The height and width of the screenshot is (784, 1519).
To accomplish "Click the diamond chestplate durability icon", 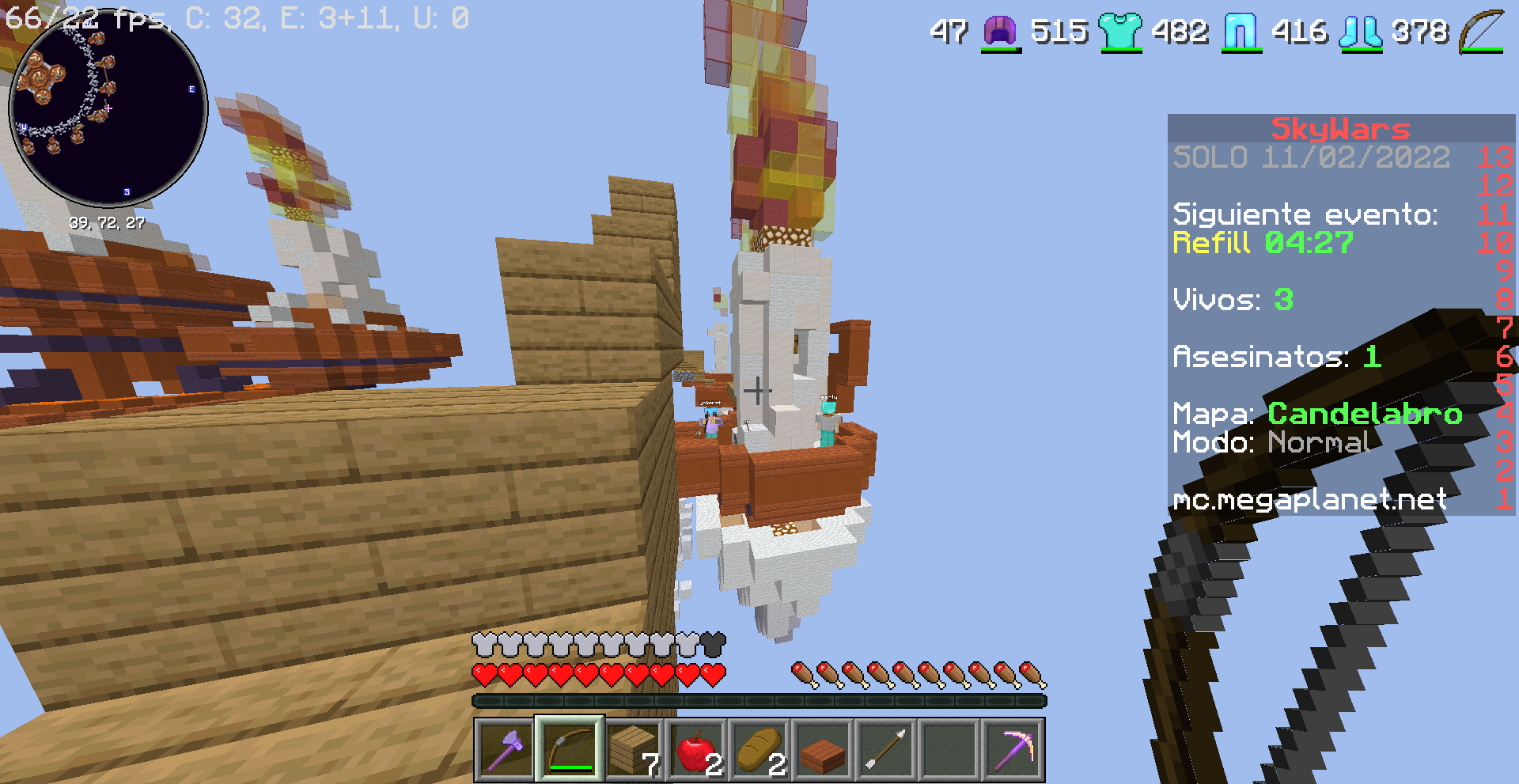I will (x=1120, y=32).
